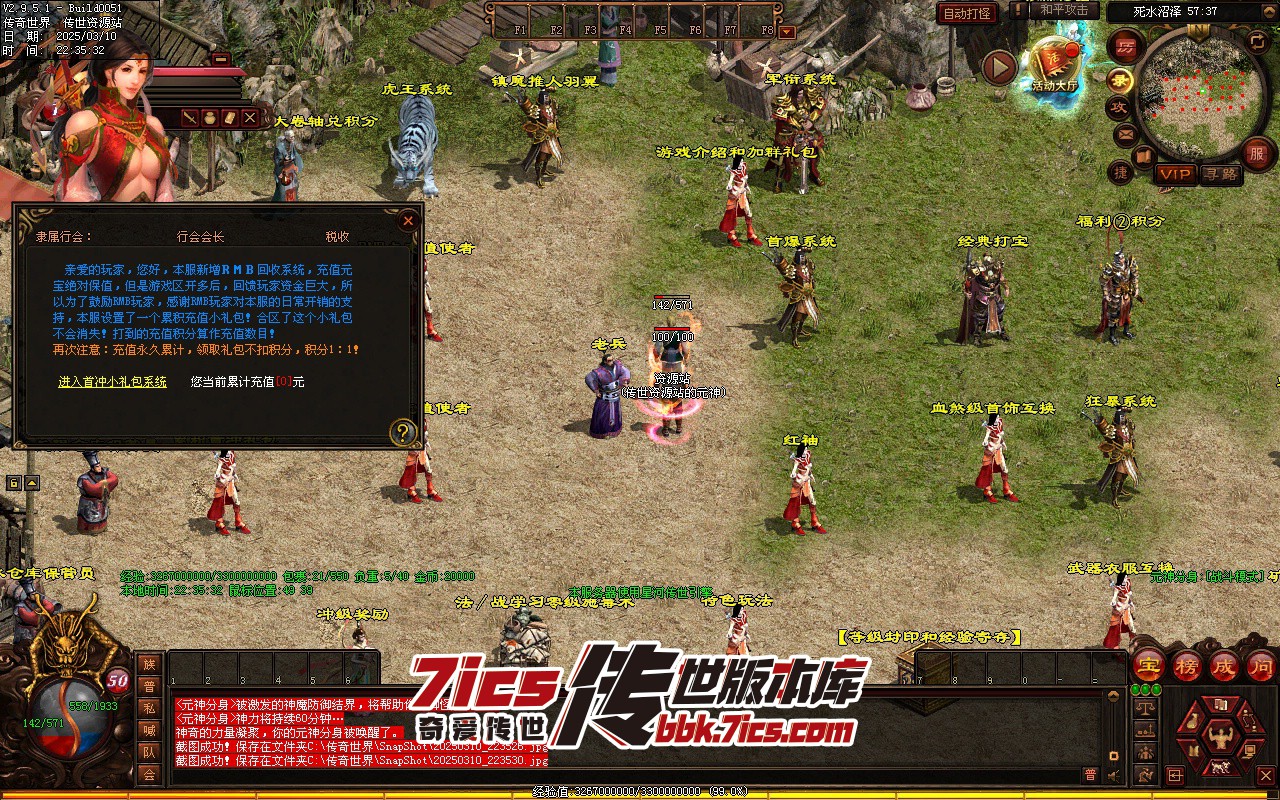Open the mail envelope icon
The image size is (1280, 800).
click(x=1125, y=133)
